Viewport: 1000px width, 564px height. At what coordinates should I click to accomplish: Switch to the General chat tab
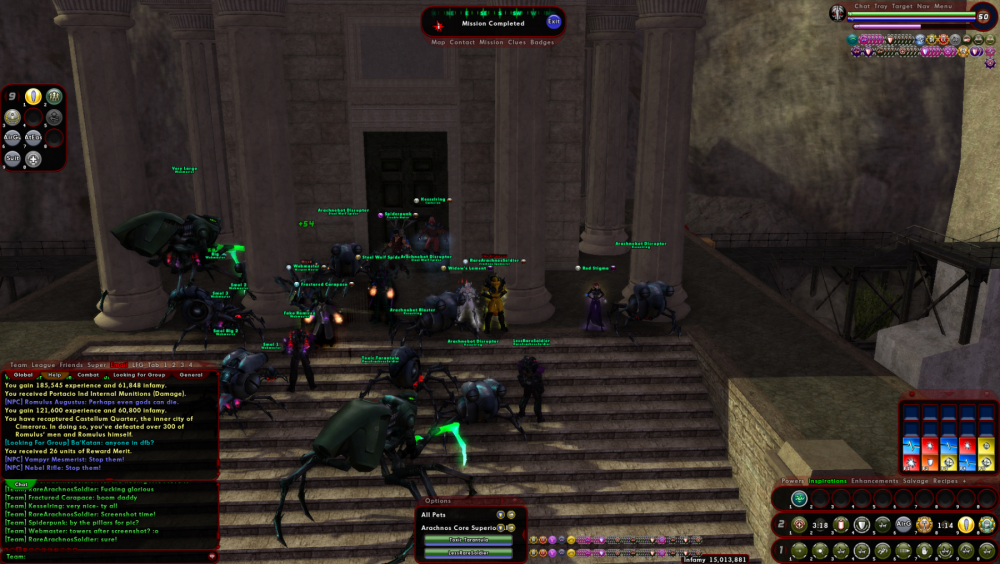pos(191,375)
